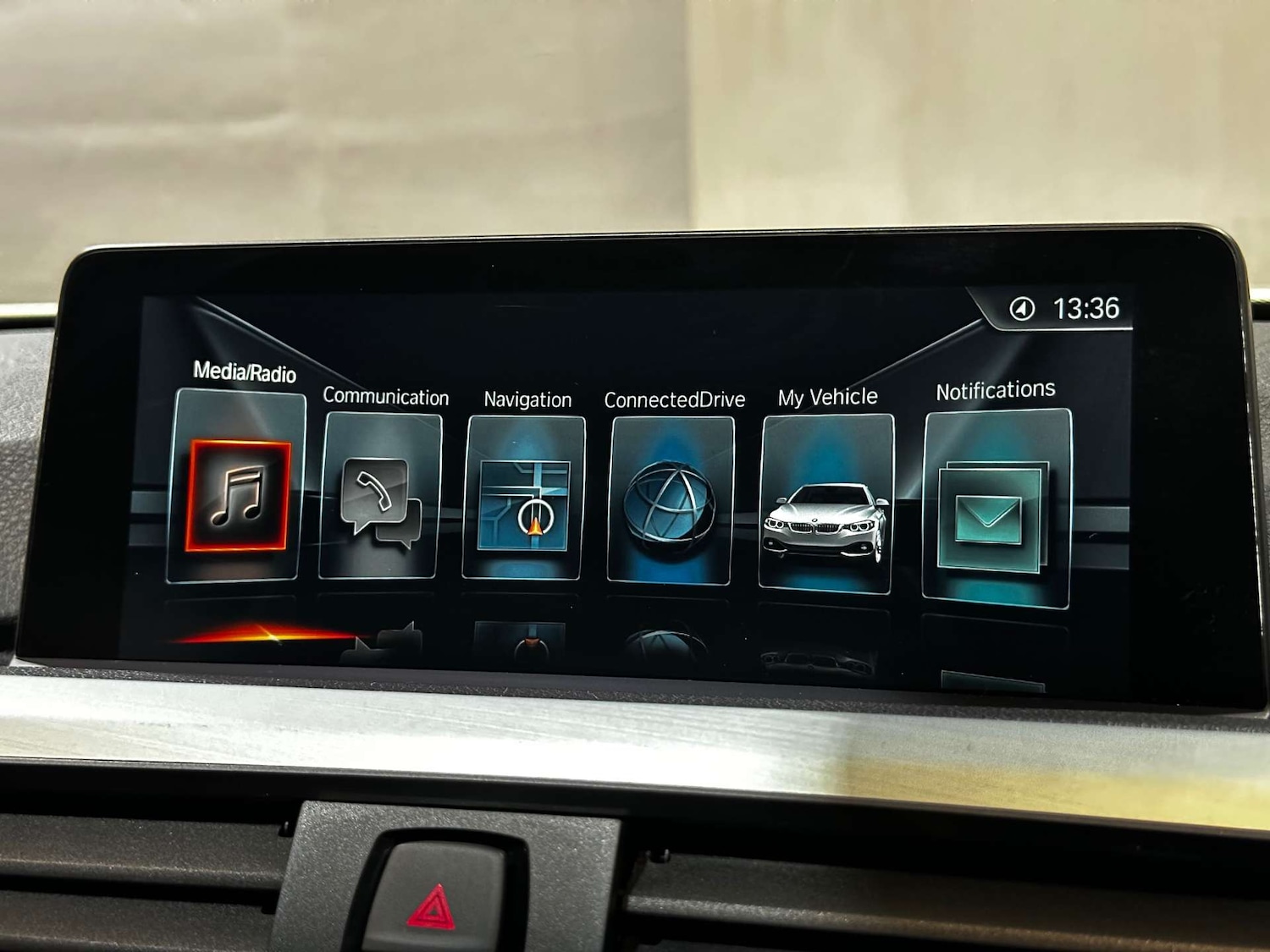Click the compass arrow status icon
Viewport: 1270px width, 952px height.
tap(1022, 310)
